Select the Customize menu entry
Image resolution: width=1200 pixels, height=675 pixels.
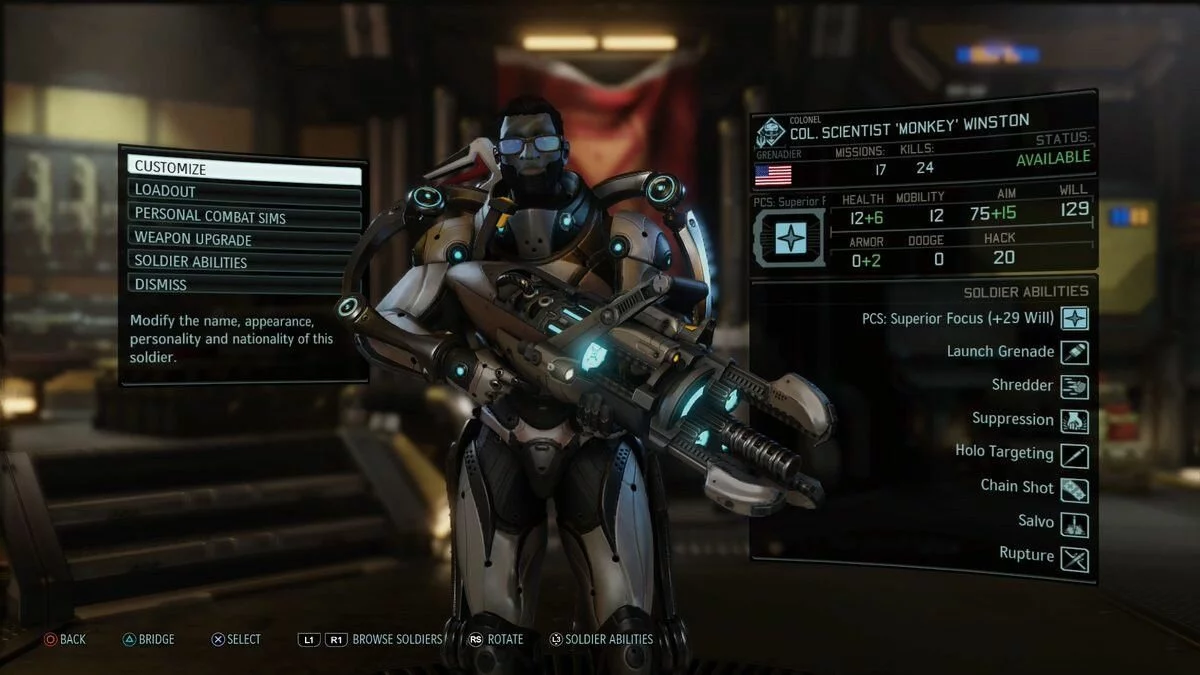click(244, 169)
